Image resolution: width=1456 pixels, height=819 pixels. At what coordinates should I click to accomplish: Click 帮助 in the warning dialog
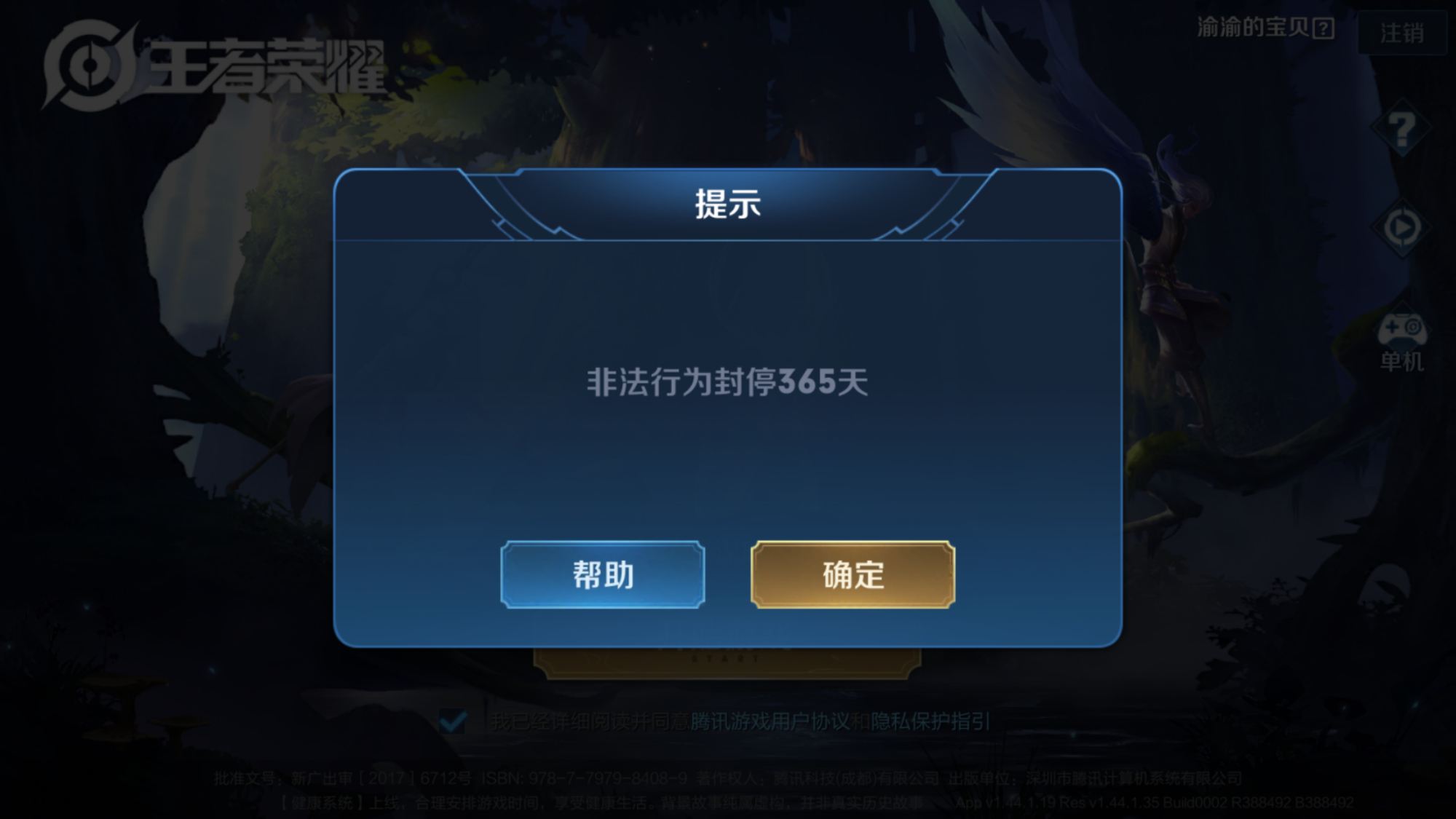[x=604, y=575]
